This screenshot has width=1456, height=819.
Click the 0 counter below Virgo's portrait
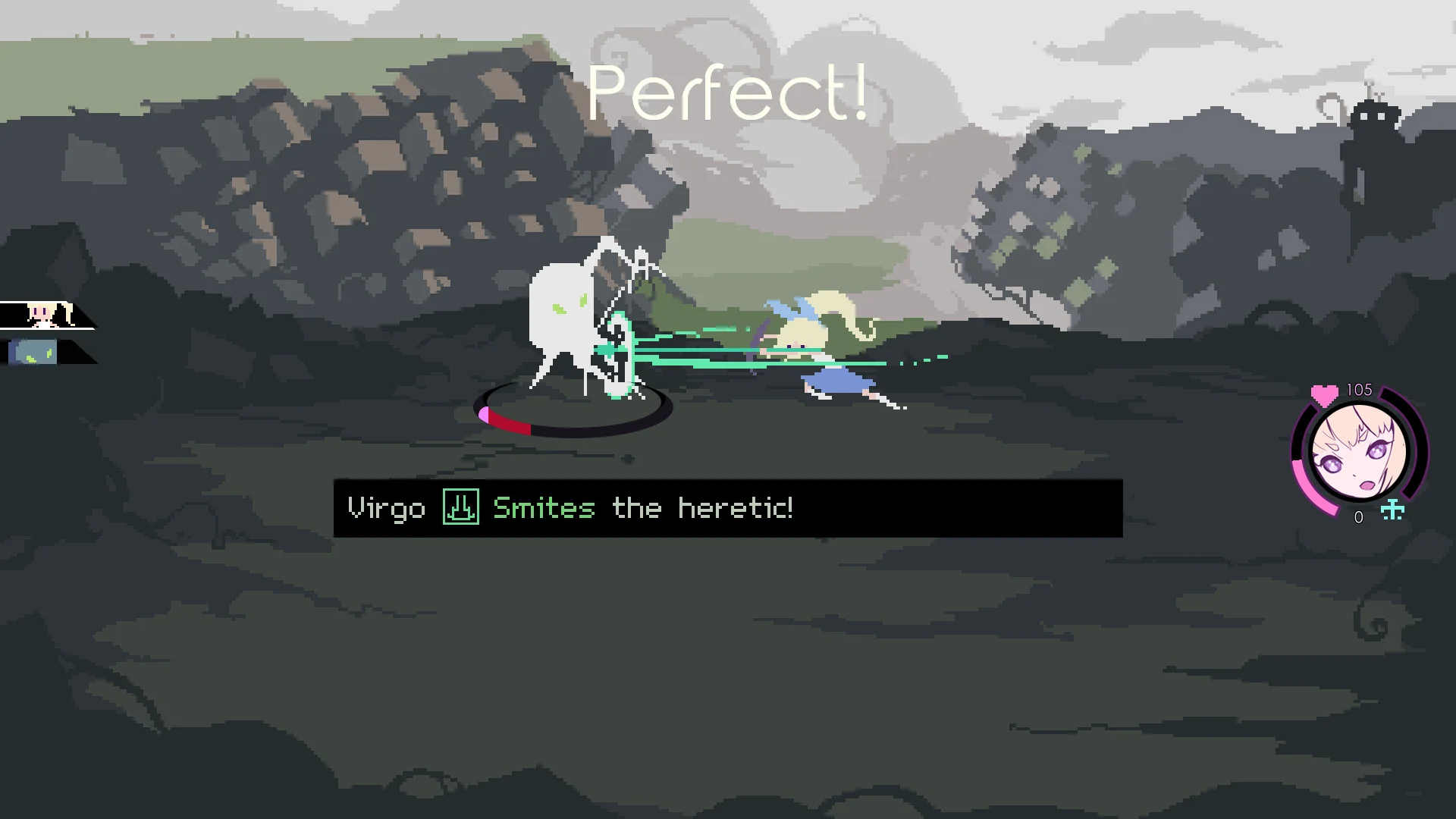[x=1360, y=516]
